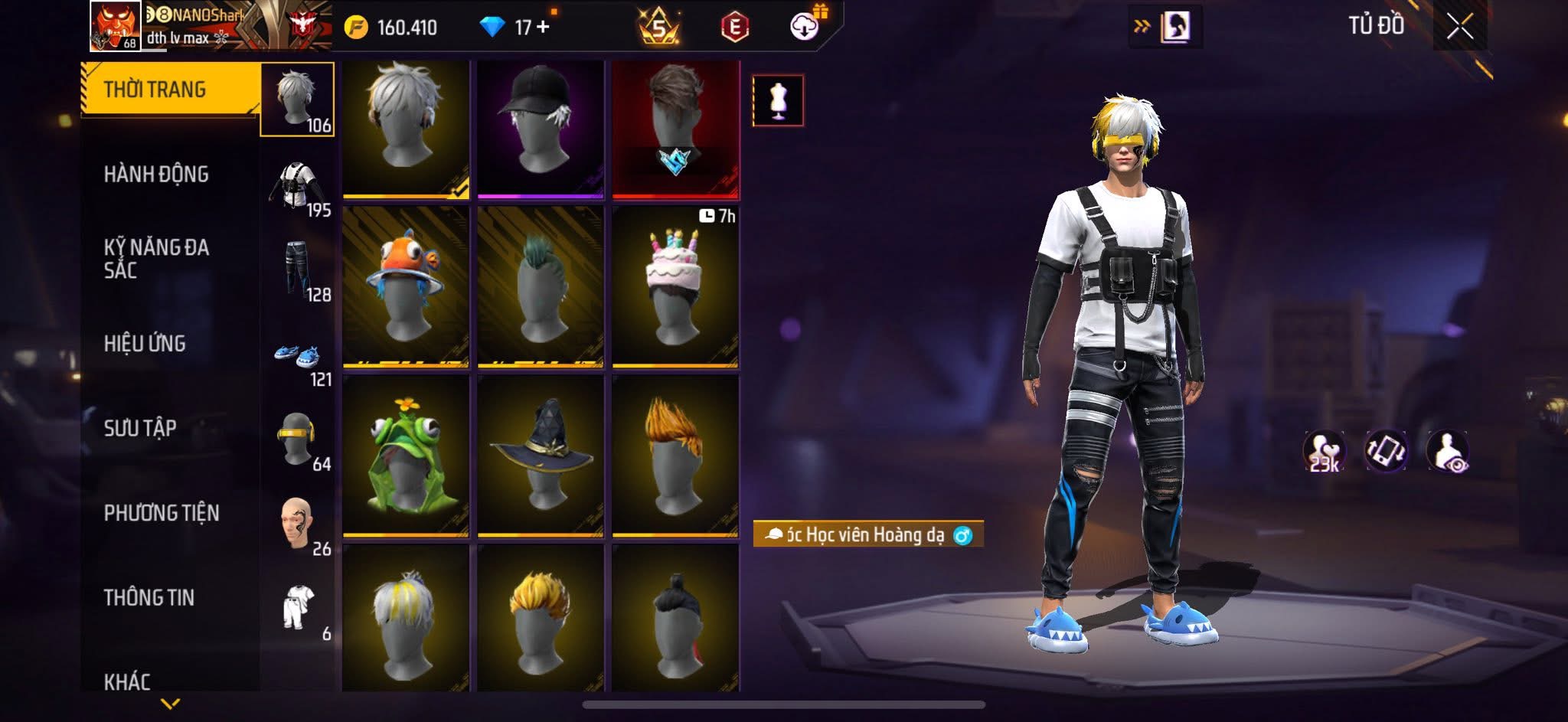
Task: Choose the green frog hood
Action: coord(405,455)
